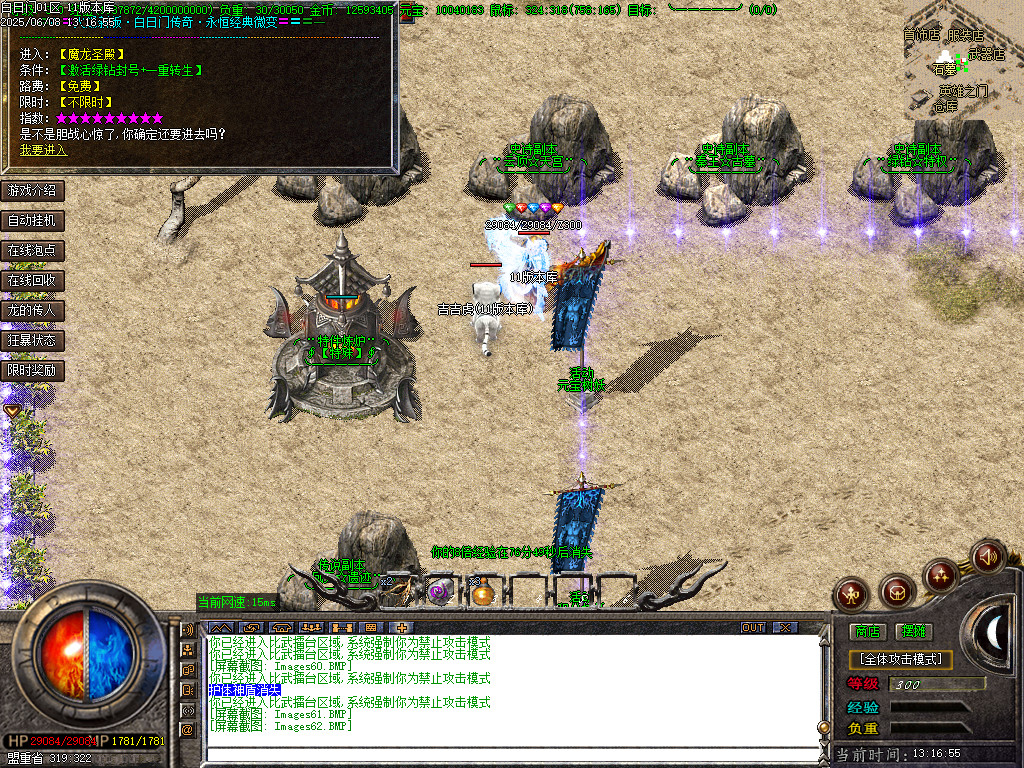
Task: Toggle the 狂暴状态 berserk status
Action: [x=33, y=340]
